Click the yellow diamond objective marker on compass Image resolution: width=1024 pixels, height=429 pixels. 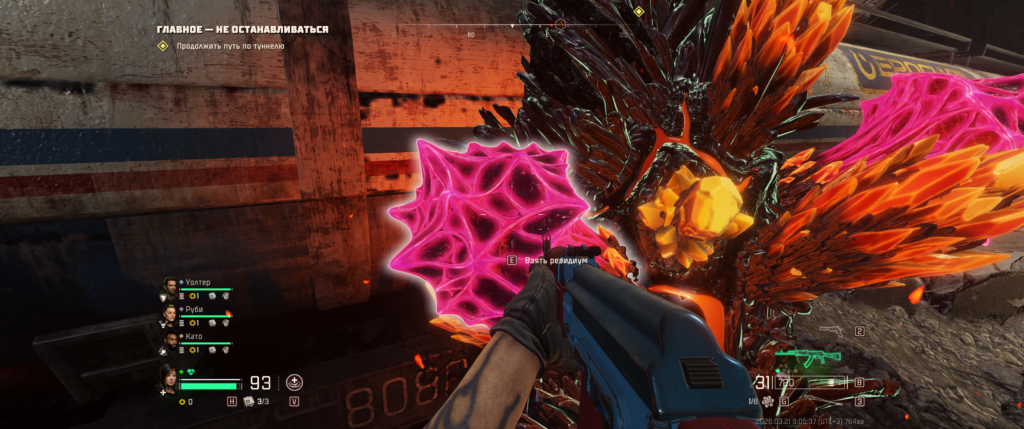(638, 12)
